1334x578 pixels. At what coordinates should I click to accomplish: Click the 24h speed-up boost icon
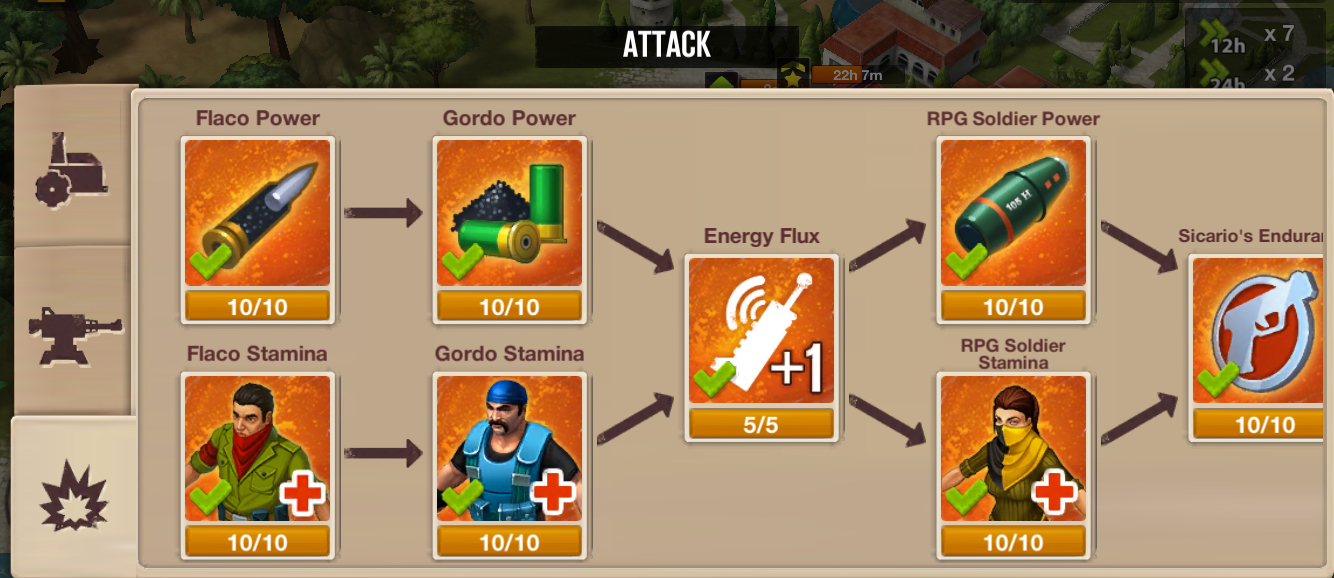click(x=1220, y=76)
